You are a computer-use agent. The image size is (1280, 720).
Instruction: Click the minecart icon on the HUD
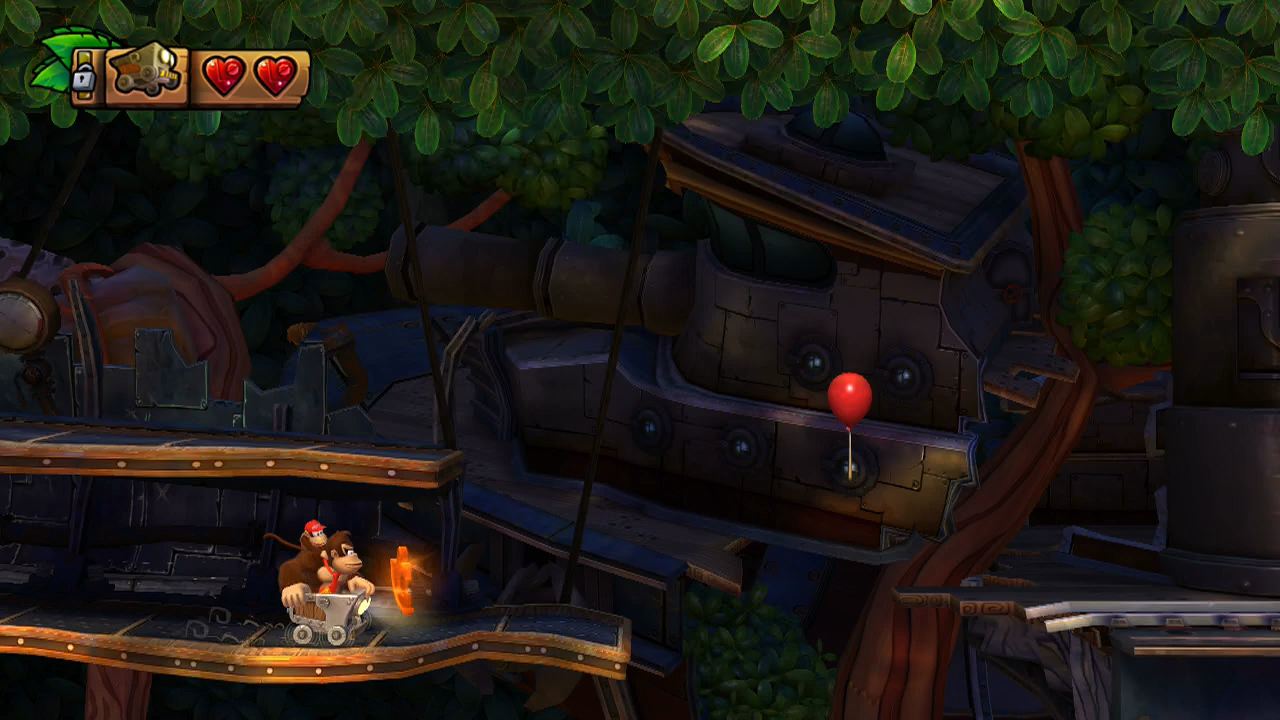(x=145, y=72)
